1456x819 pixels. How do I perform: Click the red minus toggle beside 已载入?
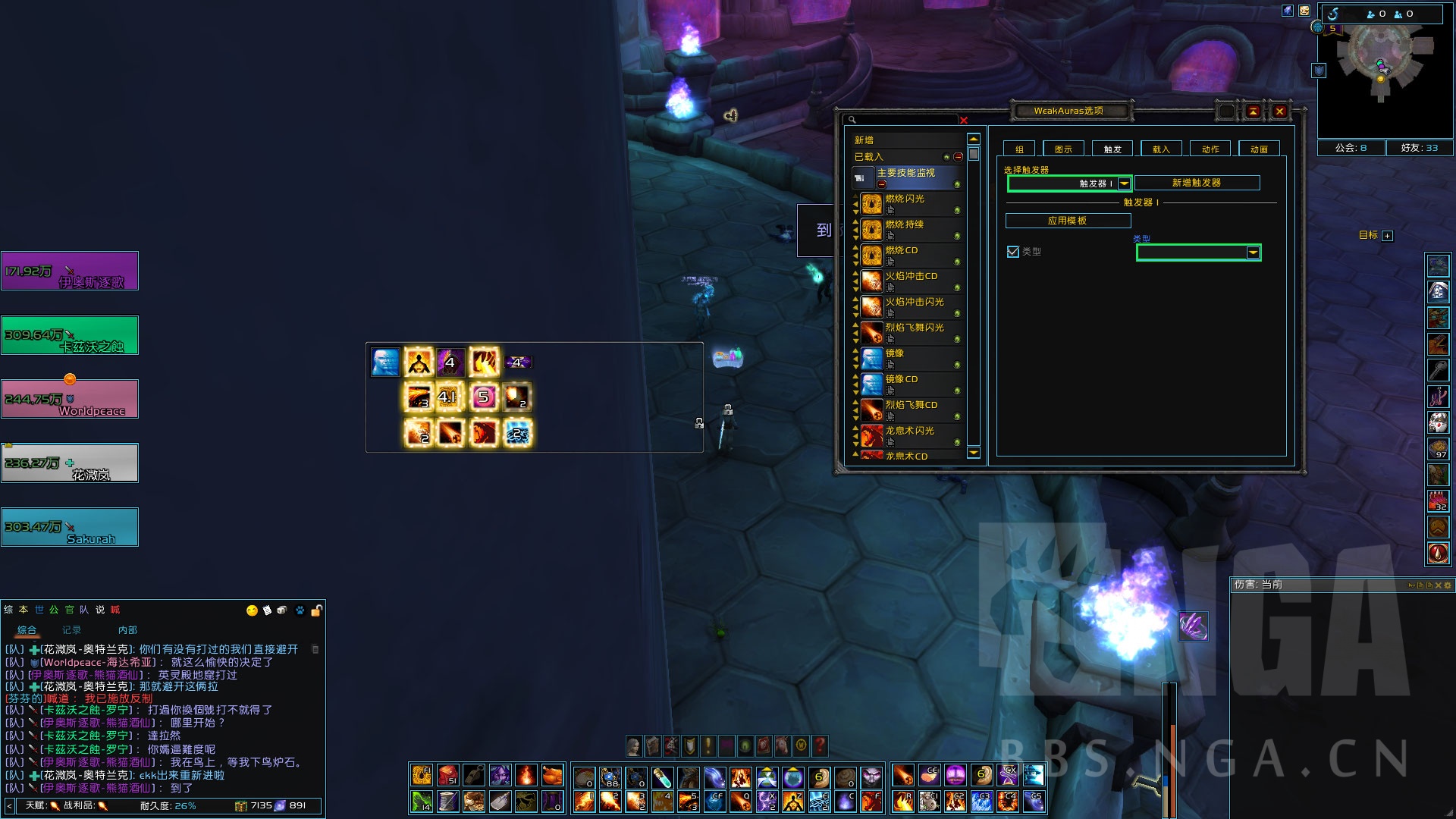pos(957,155)
